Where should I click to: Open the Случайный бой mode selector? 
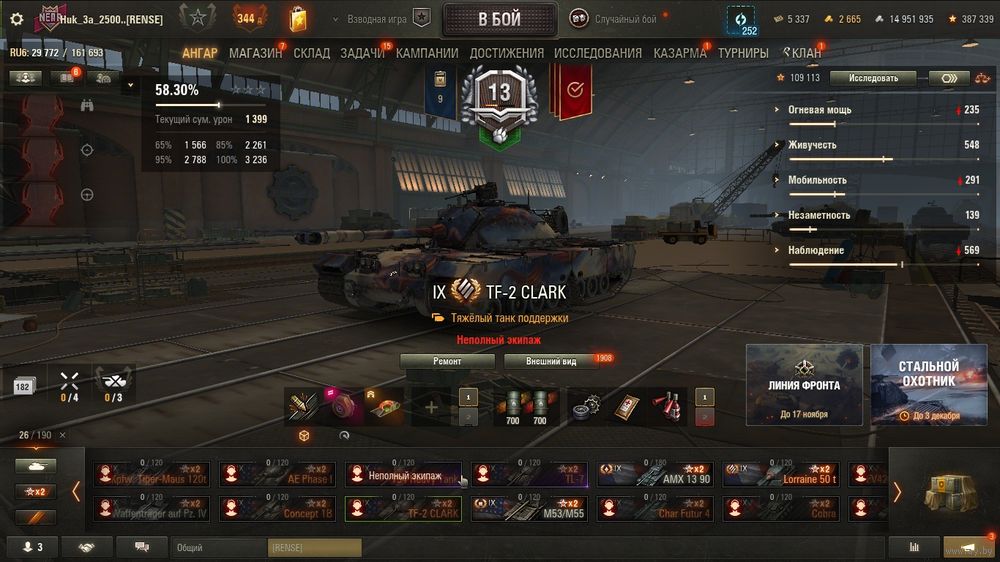click(614, 19)
